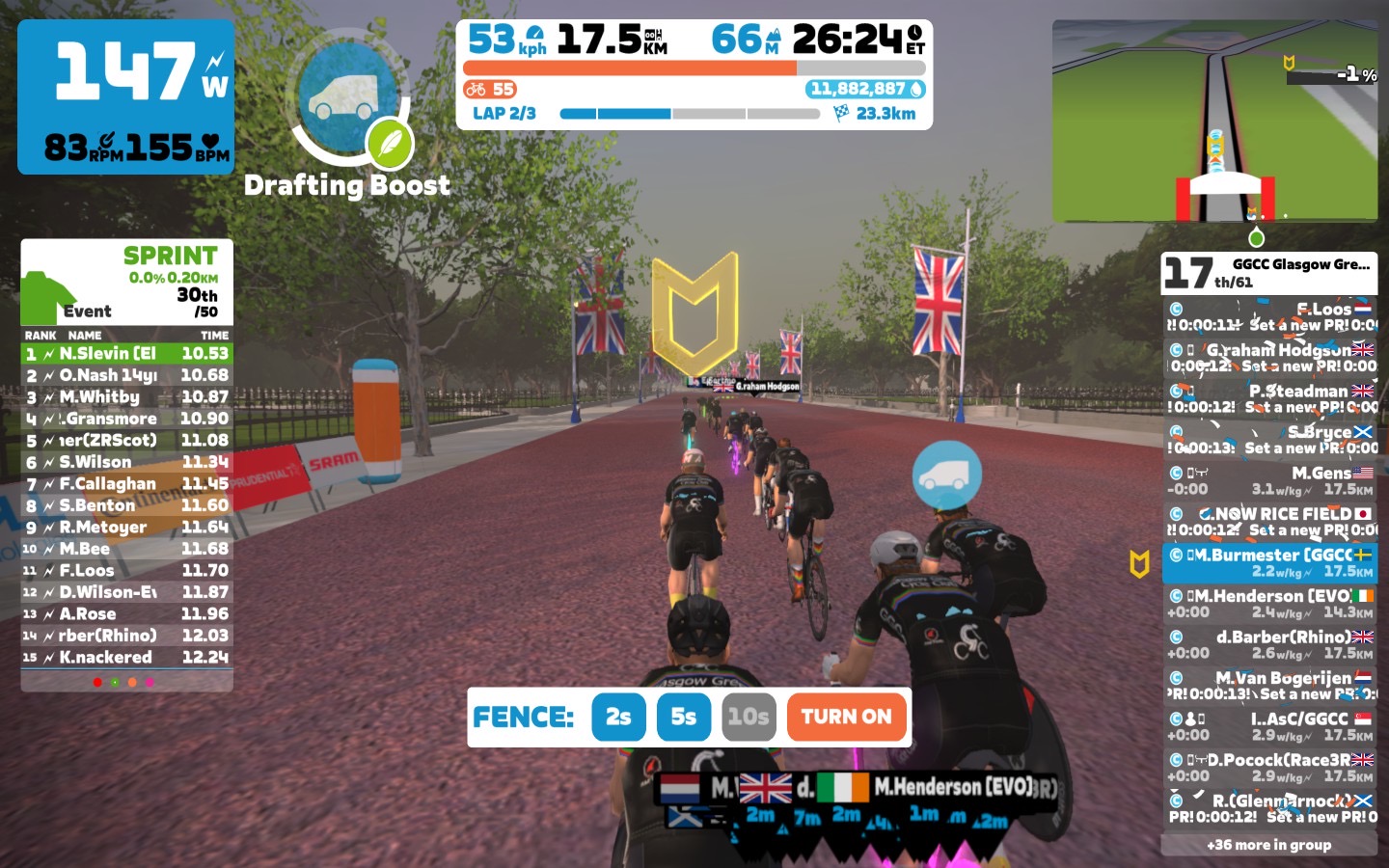Set fence gap to 2s
Screen dimensions: 1389x868
click(x=618, y=717)
